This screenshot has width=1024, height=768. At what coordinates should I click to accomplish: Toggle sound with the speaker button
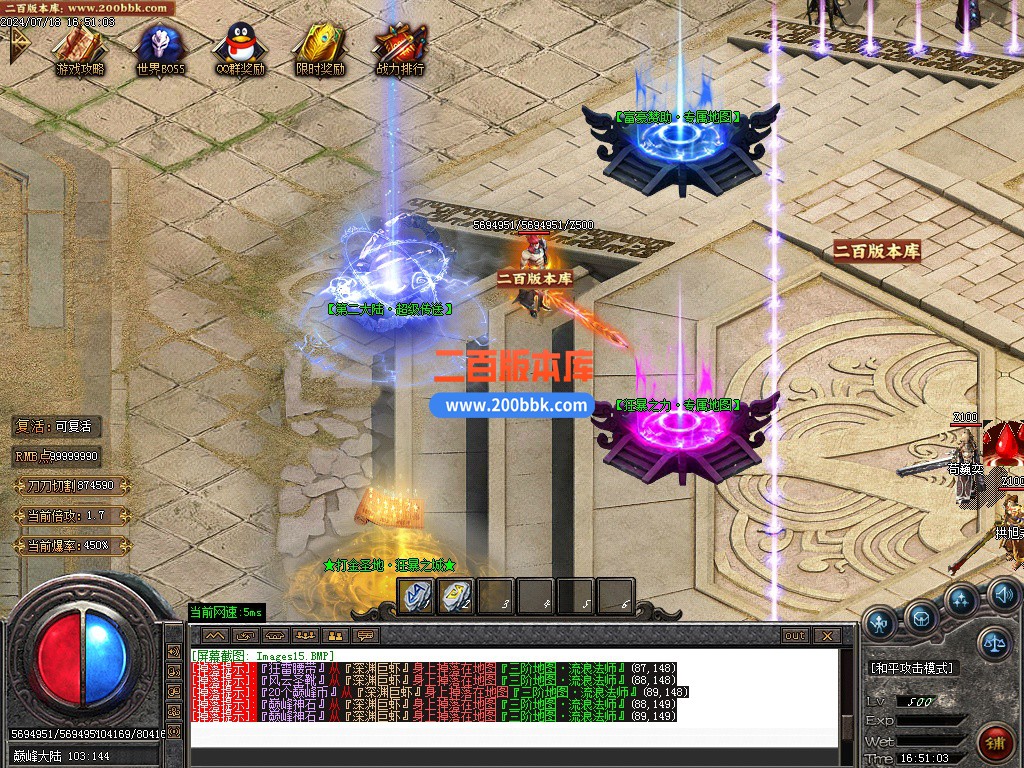coord(1003,596)
